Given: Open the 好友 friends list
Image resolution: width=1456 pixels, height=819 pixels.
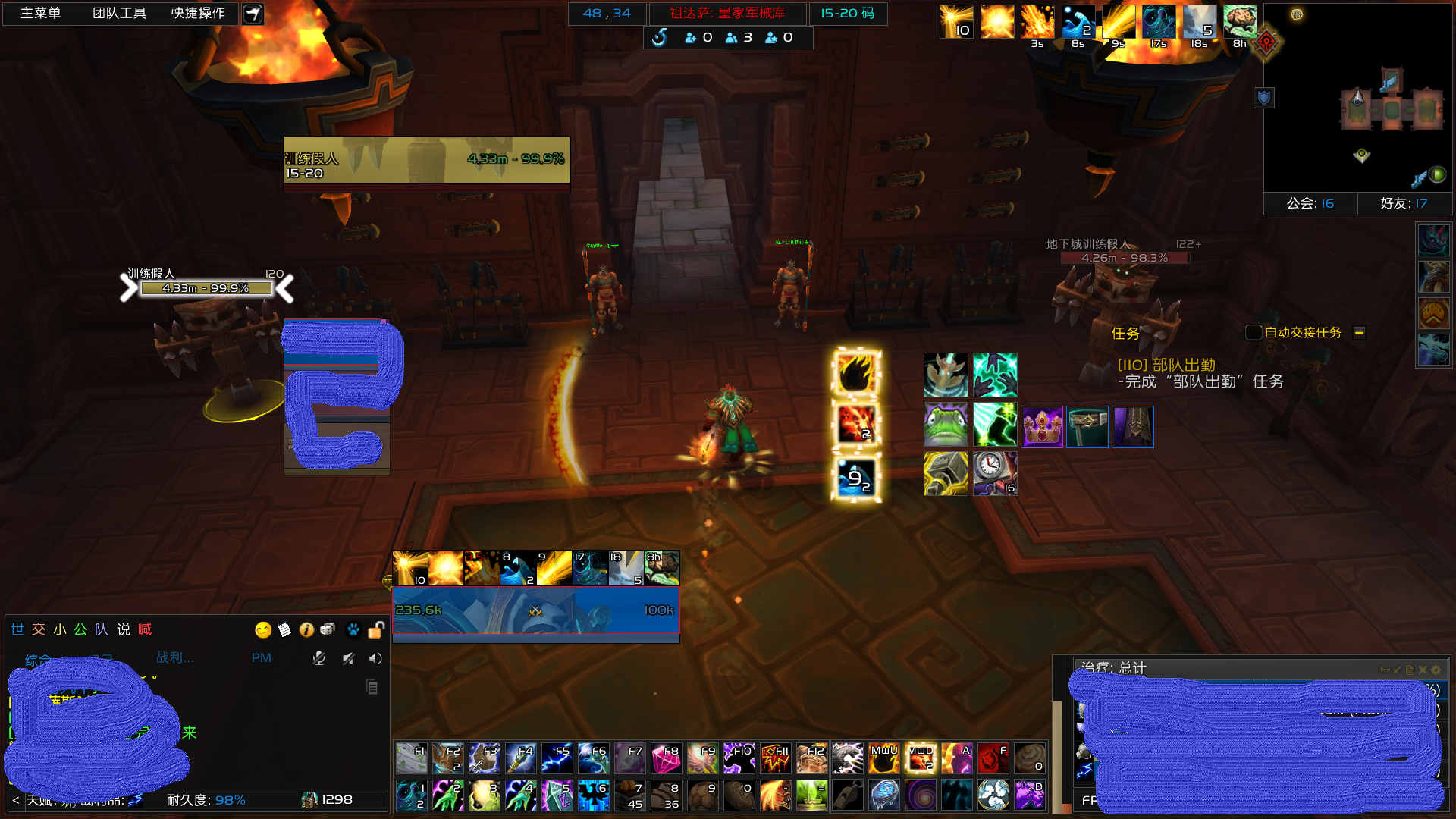Looking at the screenshot, I should (x=1404, y=203).
